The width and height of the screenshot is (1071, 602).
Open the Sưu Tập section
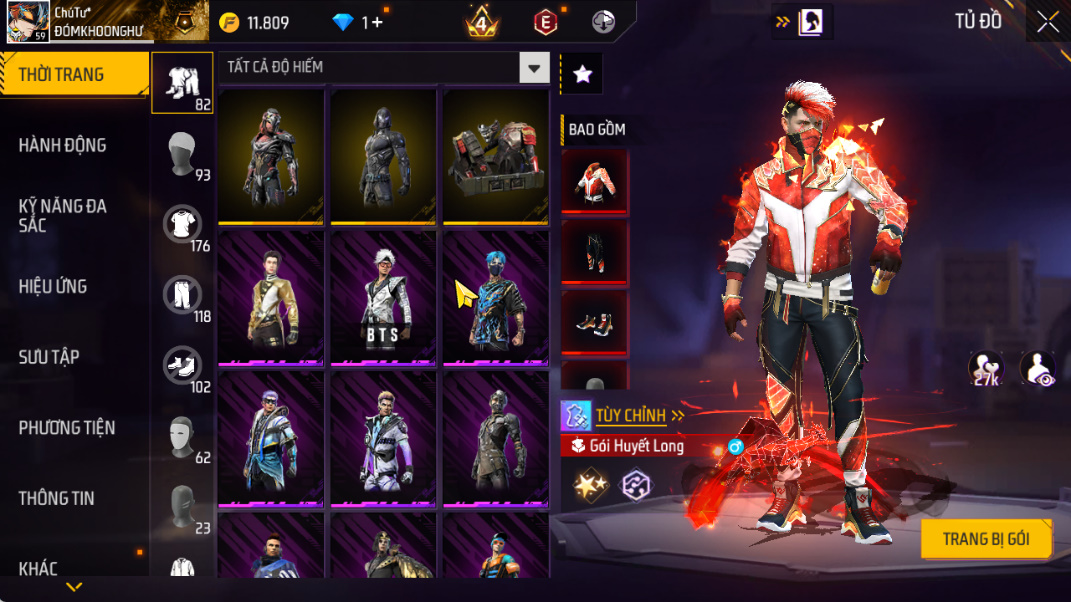[49, 357]
